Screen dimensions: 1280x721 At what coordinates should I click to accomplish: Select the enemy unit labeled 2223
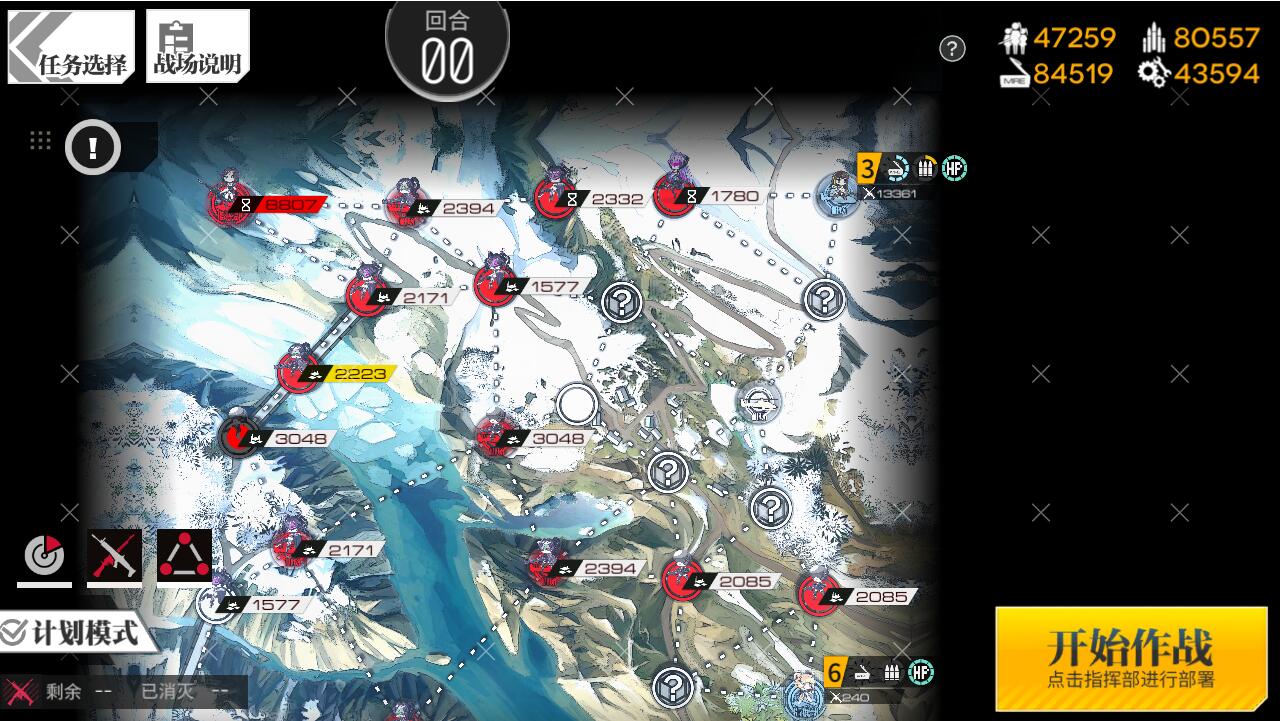(297, 372)
